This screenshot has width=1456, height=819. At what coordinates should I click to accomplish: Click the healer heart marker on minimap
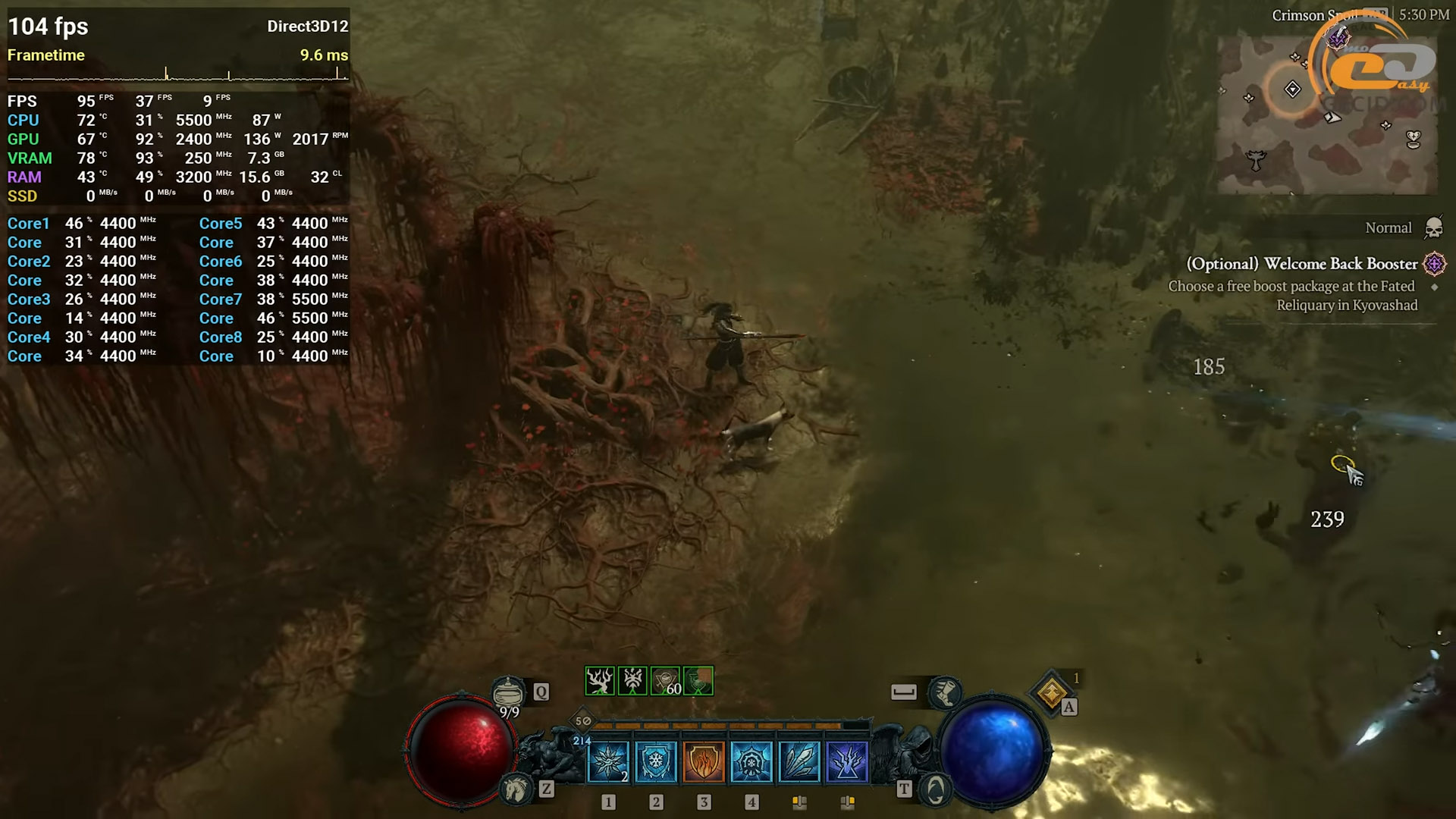[1413, 140]
